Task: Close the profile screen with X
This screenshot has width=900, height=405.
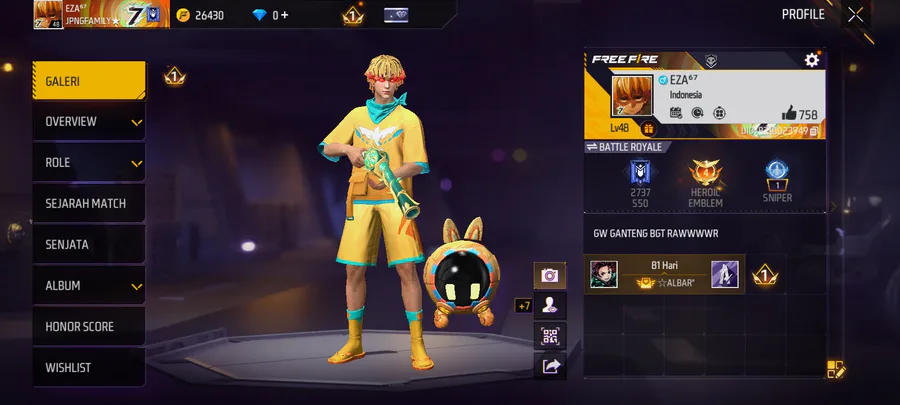Action: pyautogui.click(x=855, y=14)
